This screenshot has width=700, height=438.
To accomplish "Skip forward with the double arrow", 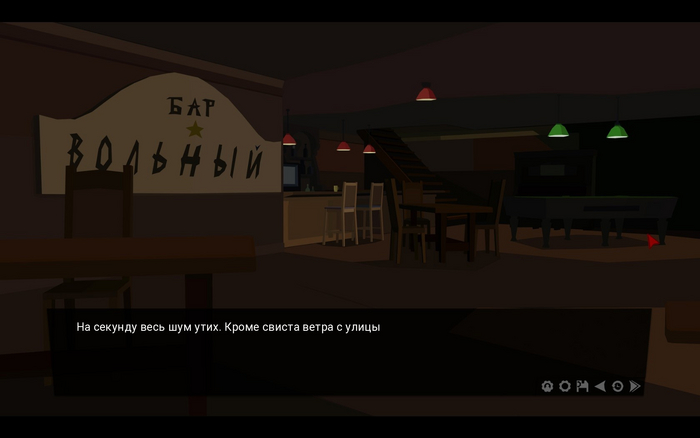I will coord(635,386).
